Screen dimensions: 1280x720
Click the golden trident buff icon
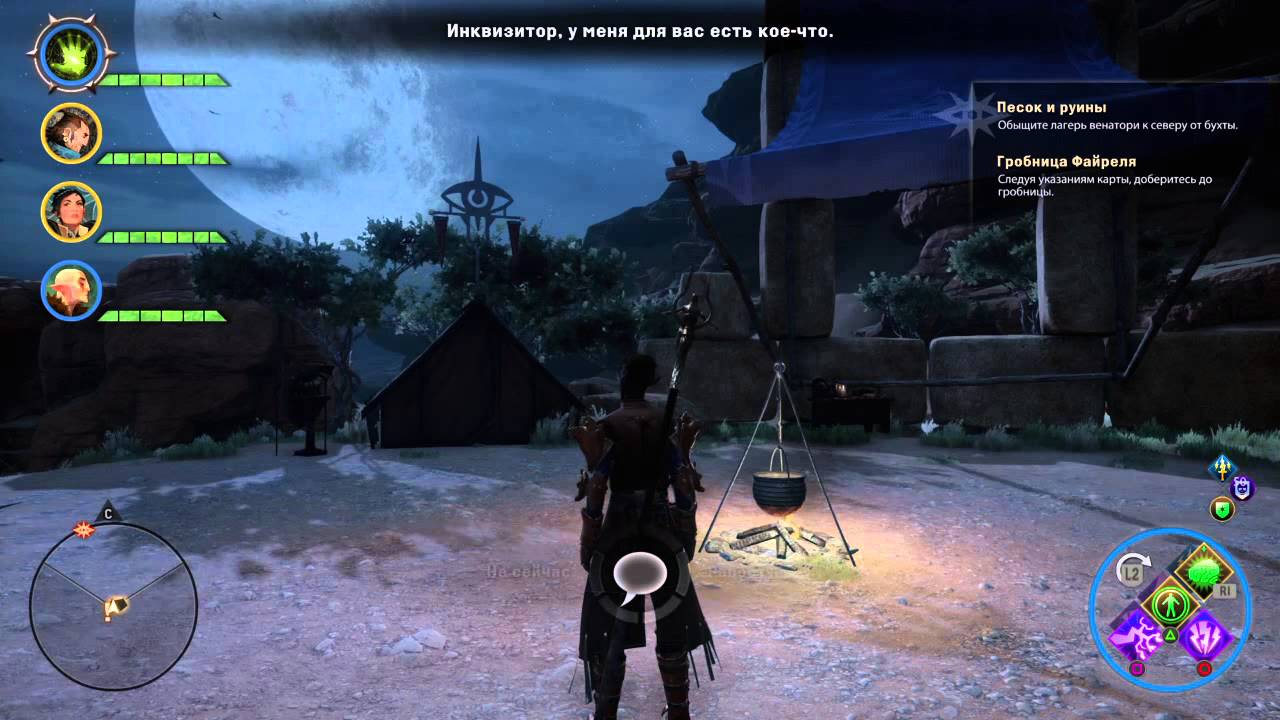pos(1221,467)
